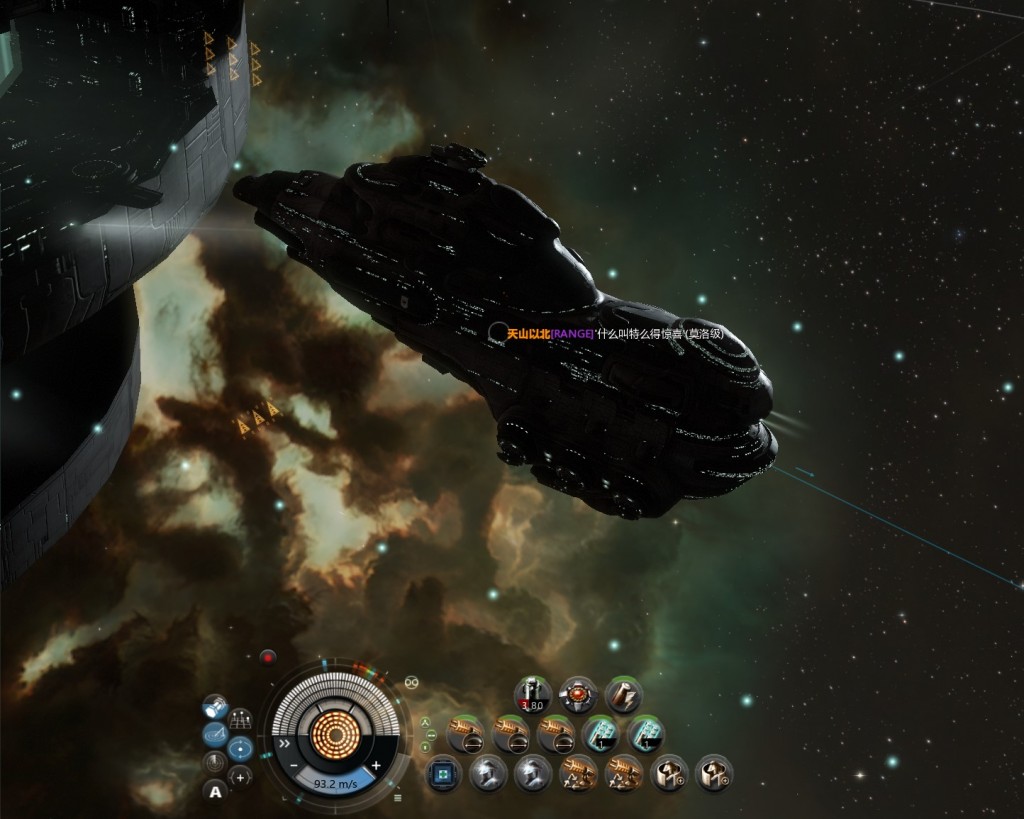Click the double-arrow icon on the speed gauge

point(284,744)
